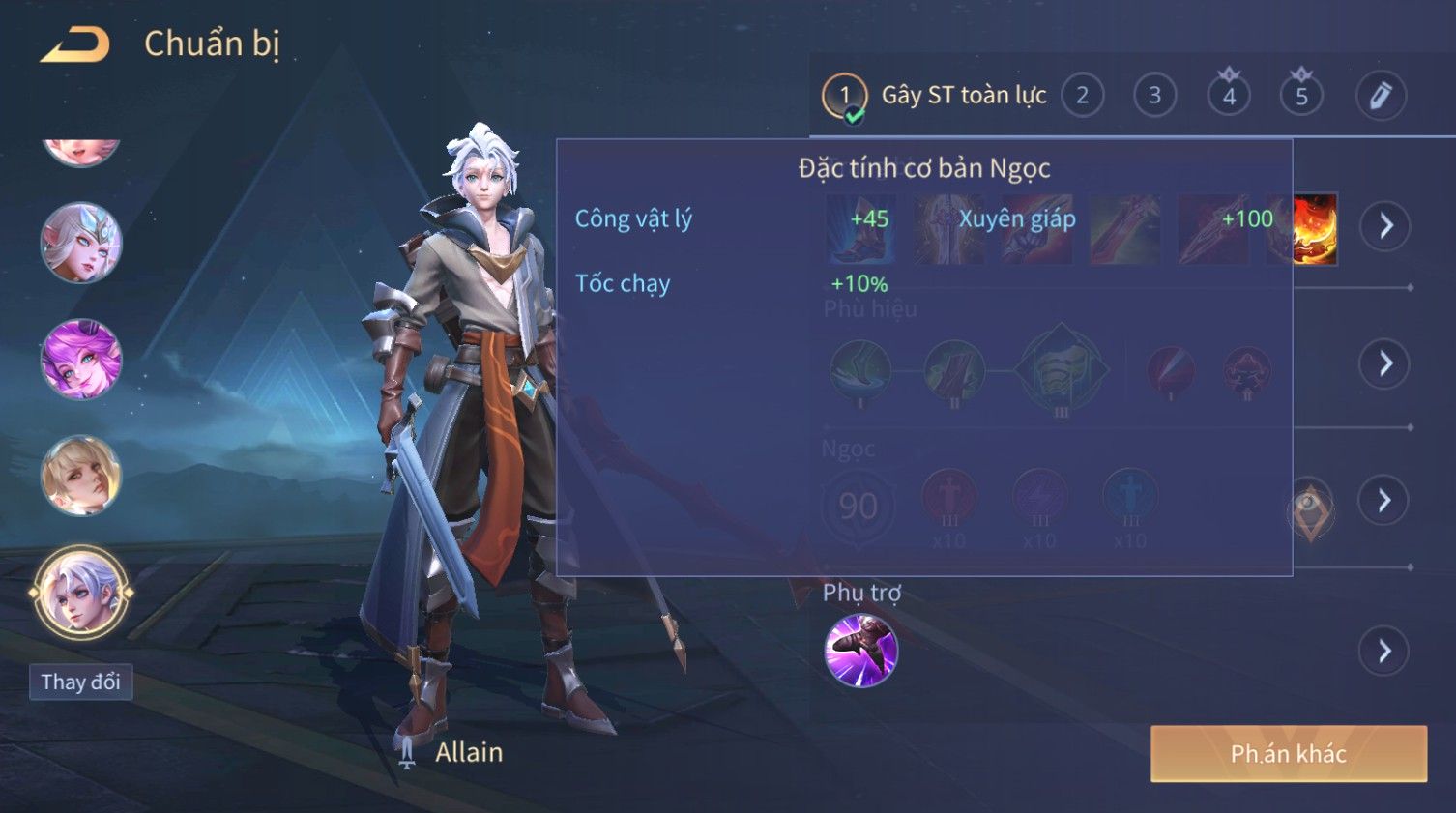Select the Phụ trợ boot skill icon
Screen dimensions: 1456x813
pos(860,651)
